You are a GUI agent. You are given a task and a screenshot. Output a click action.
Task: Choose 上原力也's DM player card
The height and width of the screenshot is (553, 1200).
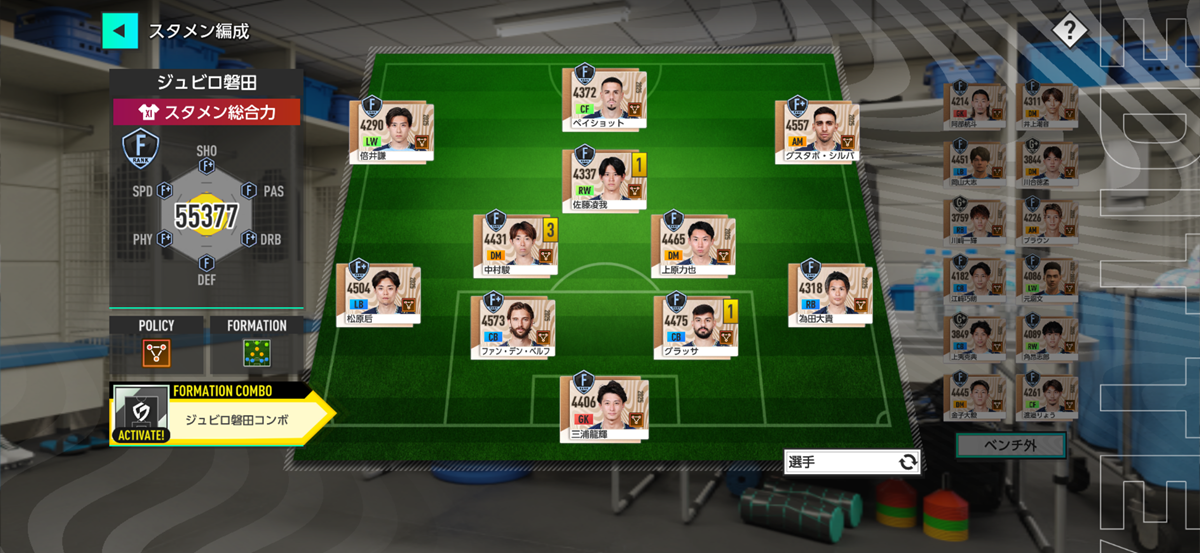692,245
